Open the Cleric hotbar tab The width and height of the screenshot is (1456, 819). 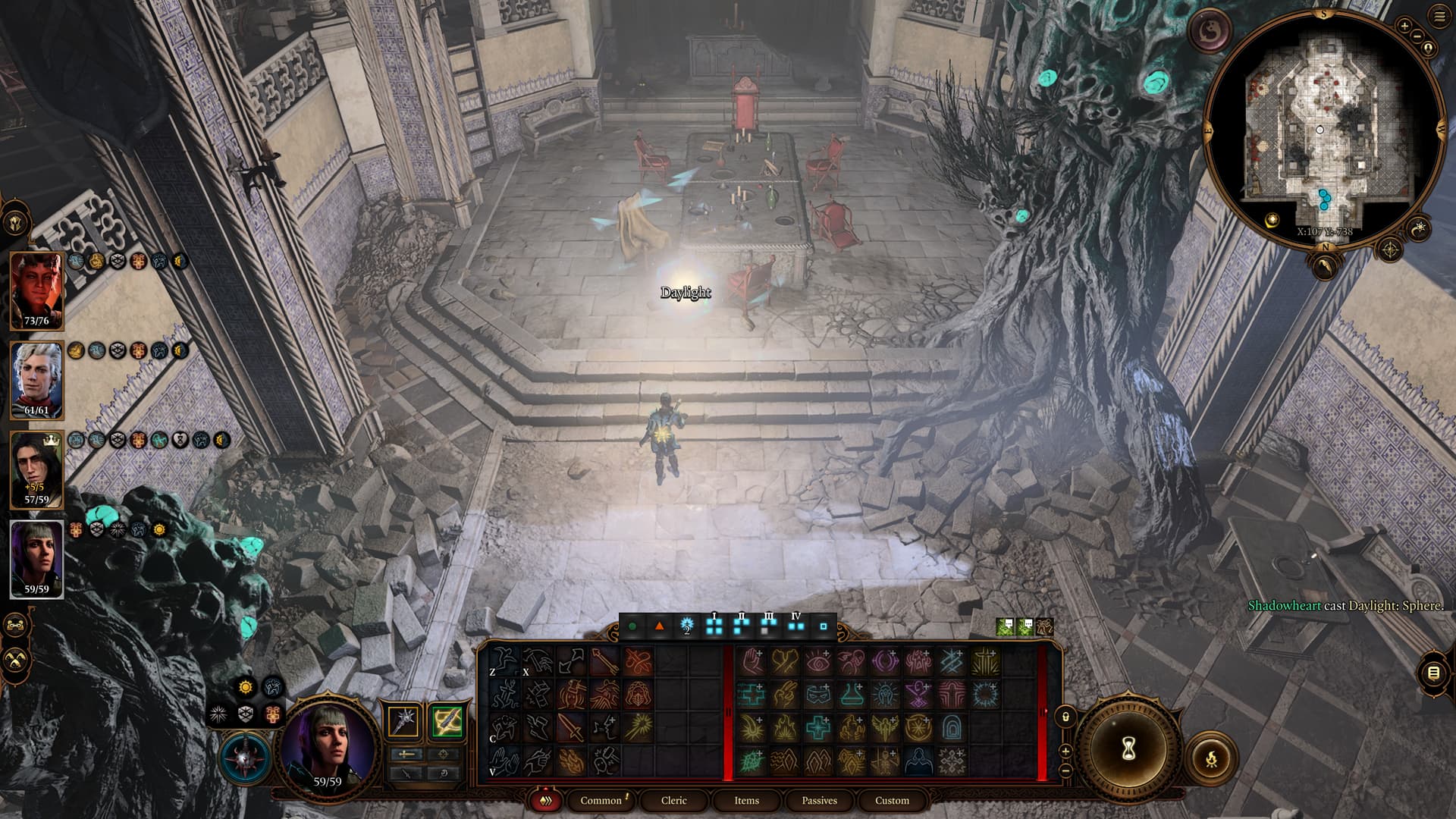(673, 801)
